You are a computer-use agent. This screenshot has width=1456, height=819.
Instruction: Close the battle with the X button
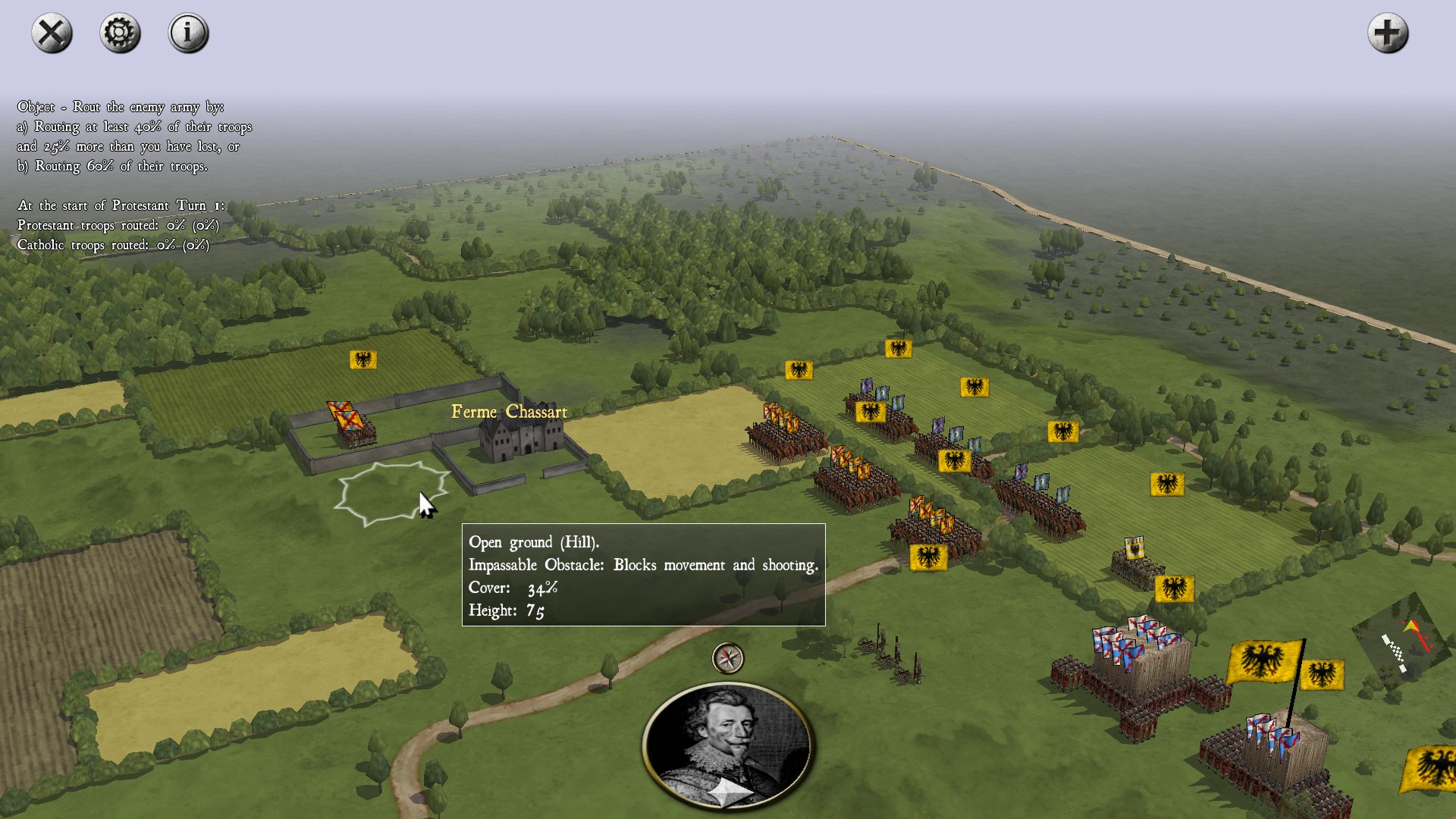(x=52, y=33)
